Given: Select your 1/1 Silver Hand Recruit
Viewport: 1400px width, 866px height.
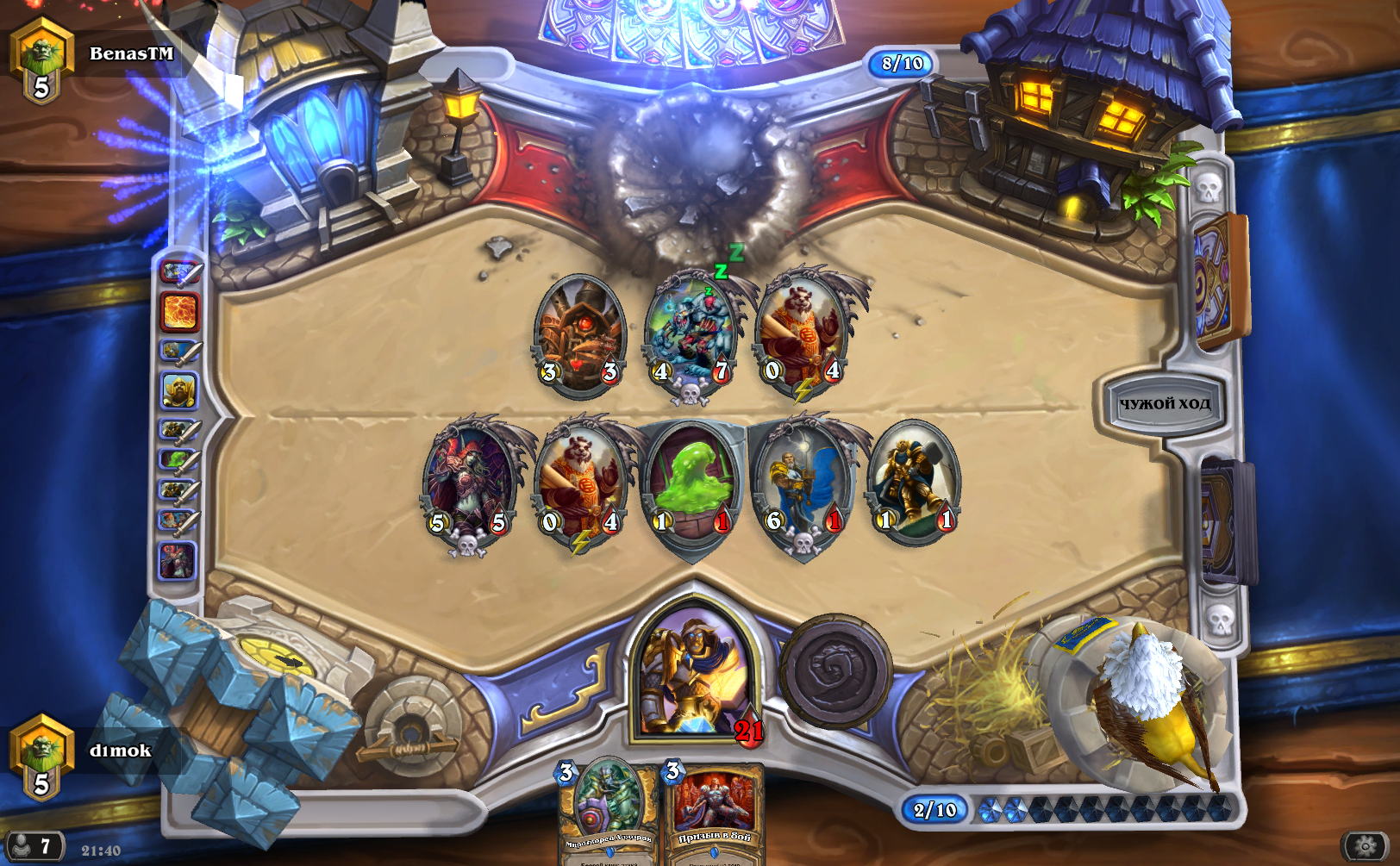Looking at the screenshot, I should (x=914, y=481).
